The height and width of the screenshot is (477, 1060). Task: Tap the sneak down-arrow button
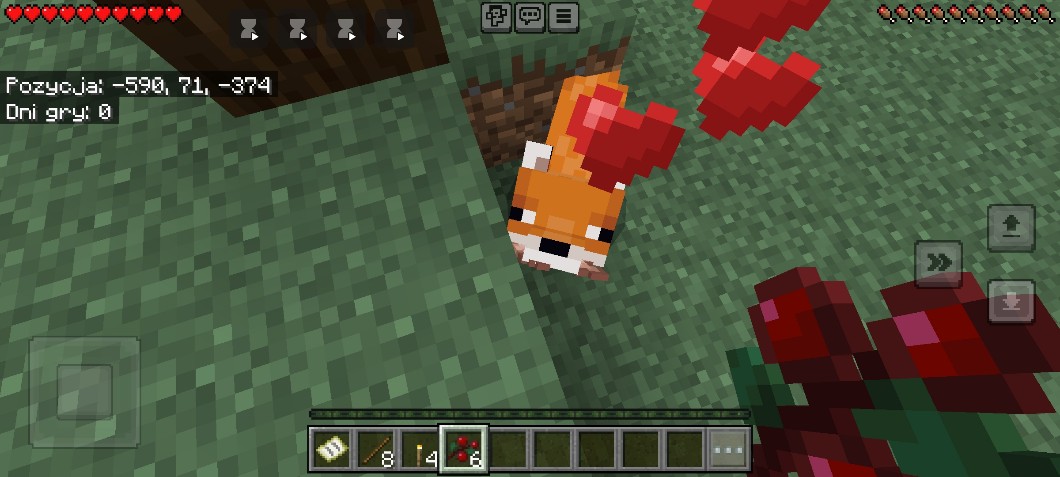click(x=1010, y=301)
